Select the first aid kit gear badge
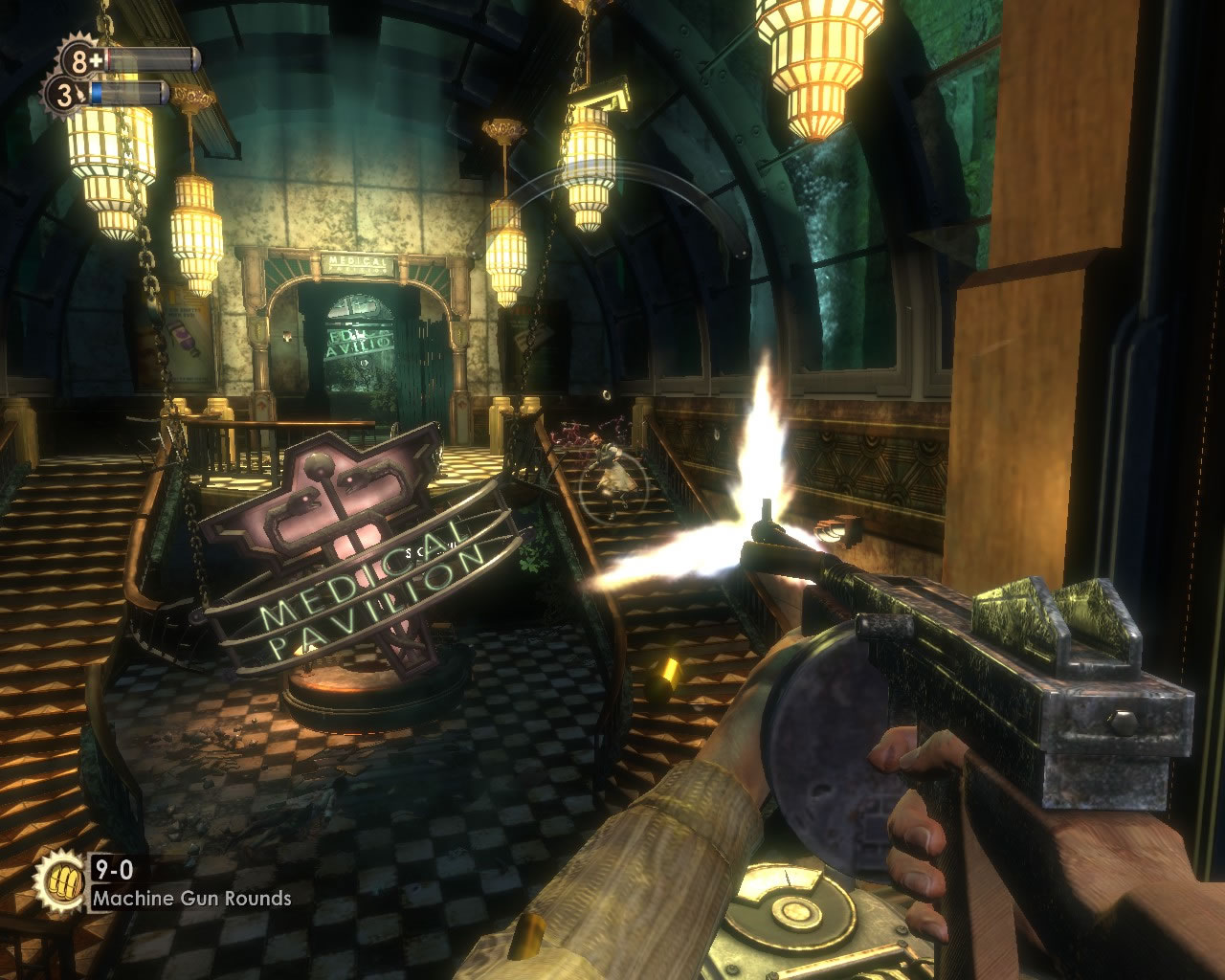The width and height of the screenshot is (1225, 980). [80, 60]
